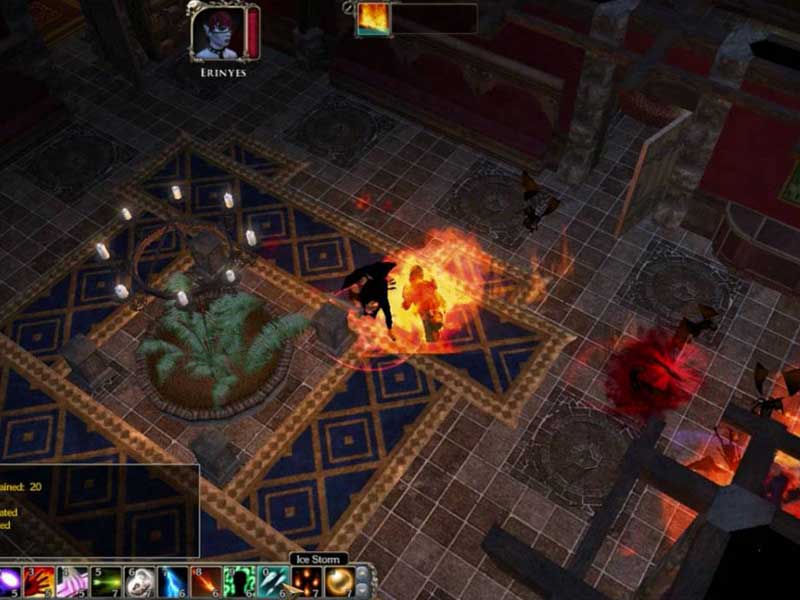The image size is (800, 600).
Task: Cast the purple orb spell on the hotbar
Action: coord(12,581)
